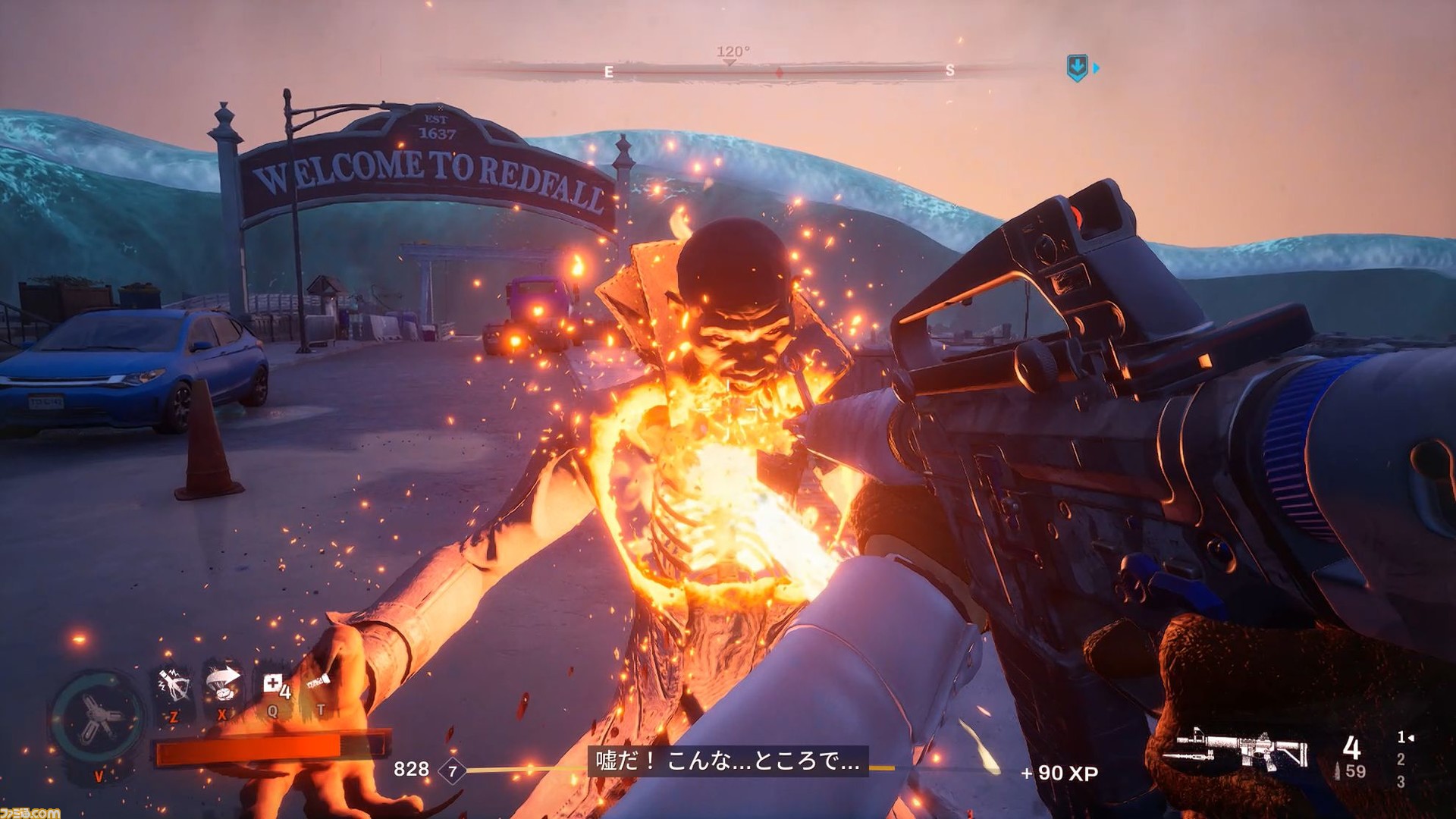Click the 828 currency counter
The width and height of the screenshot is (1456, 819).
[x=409, y=768]
